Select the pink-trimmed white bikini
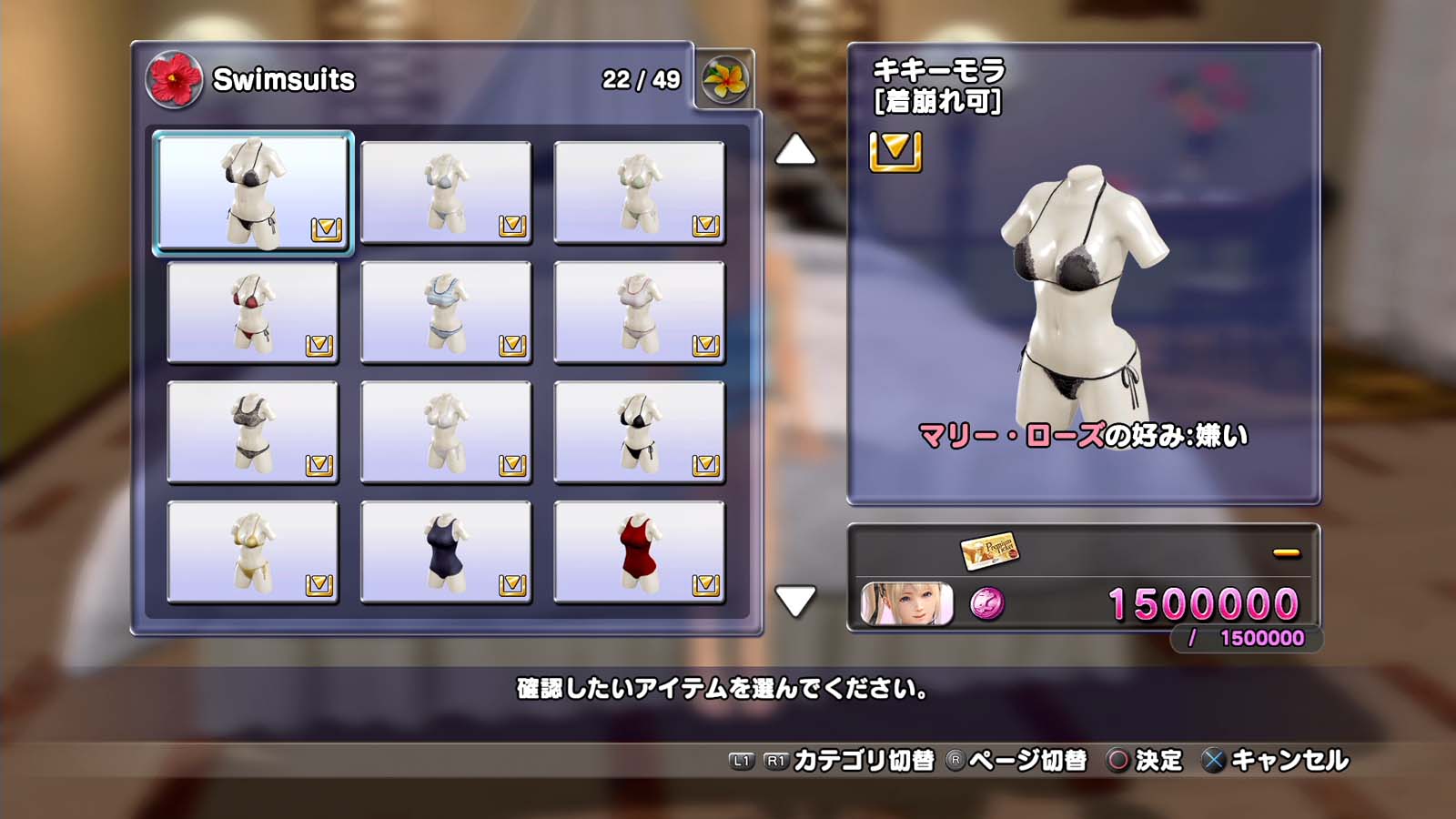1456x819 pixels. tap(639, 312)
